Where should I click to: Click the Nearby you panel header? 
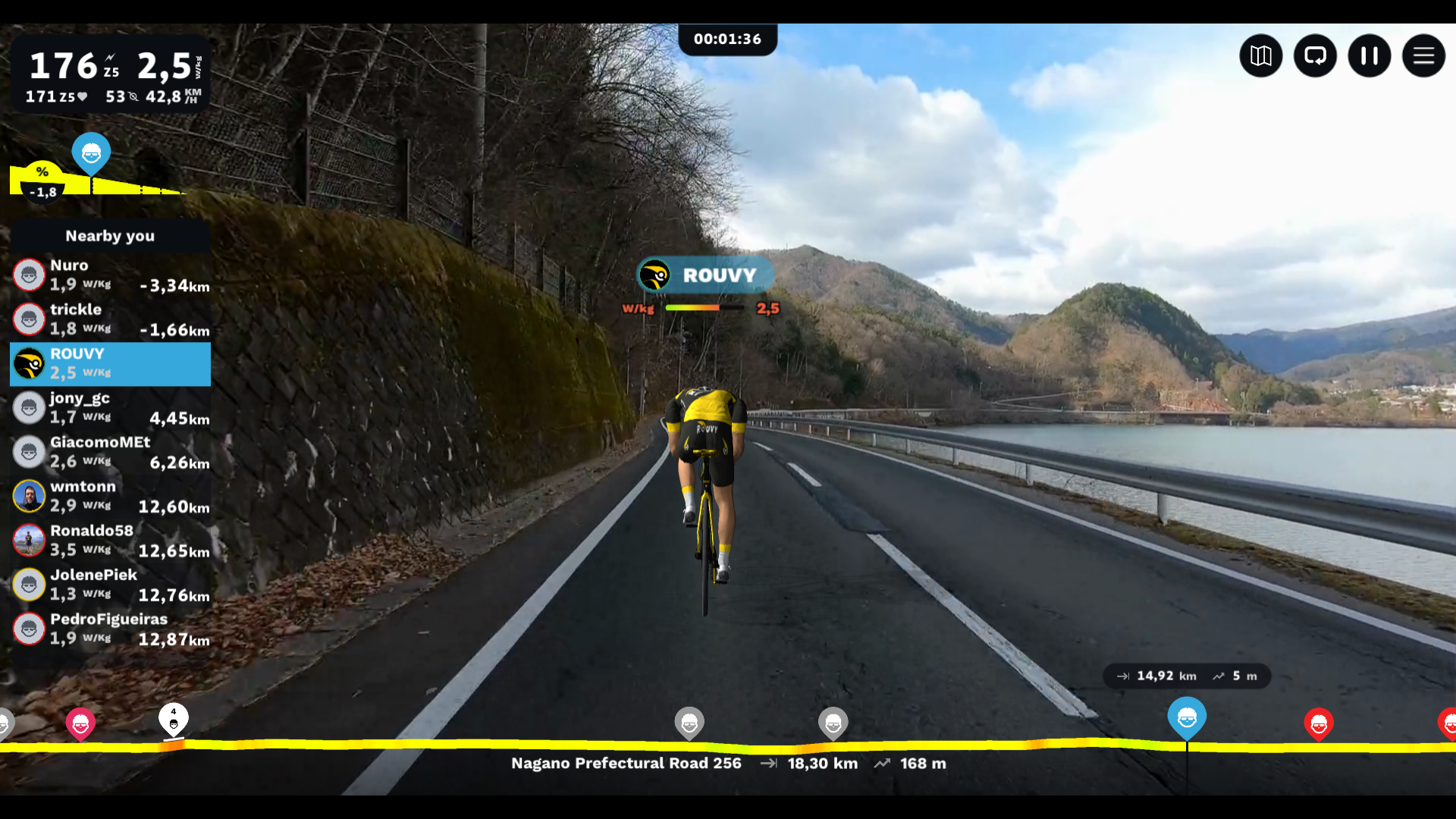click(x=110, y=236)
